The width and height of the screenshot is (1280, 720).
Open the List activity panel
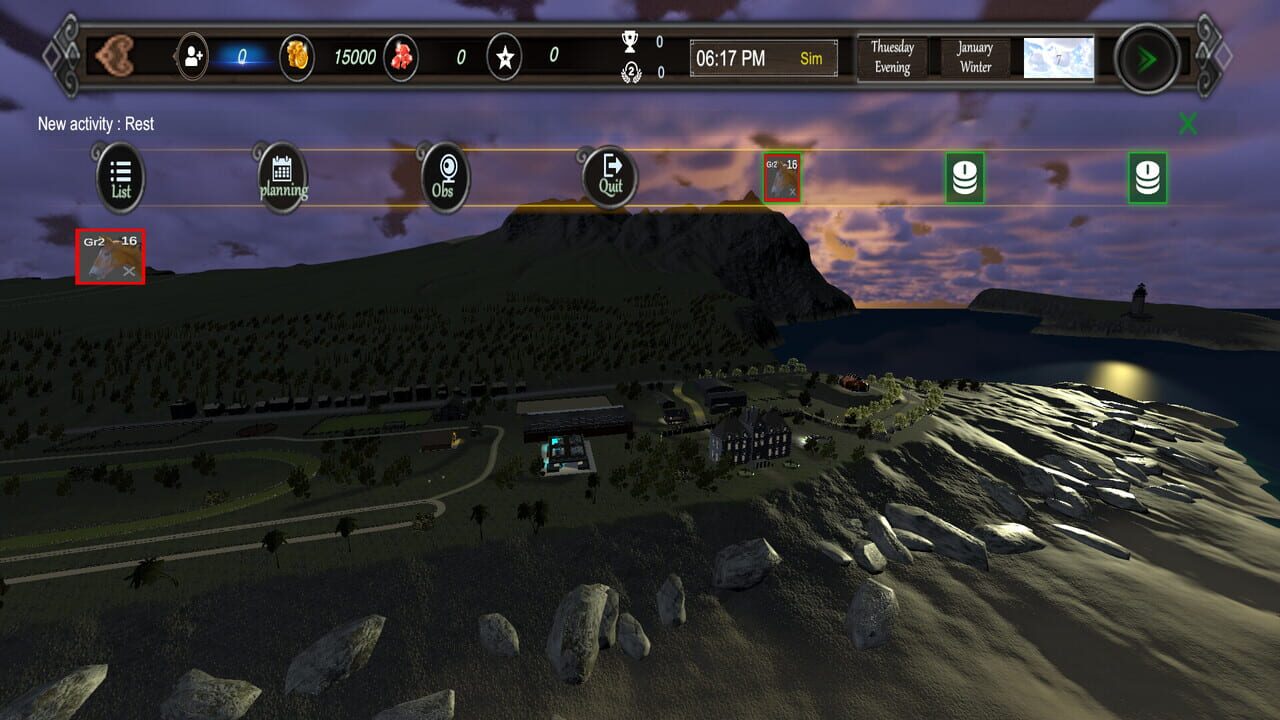point(119,175)
